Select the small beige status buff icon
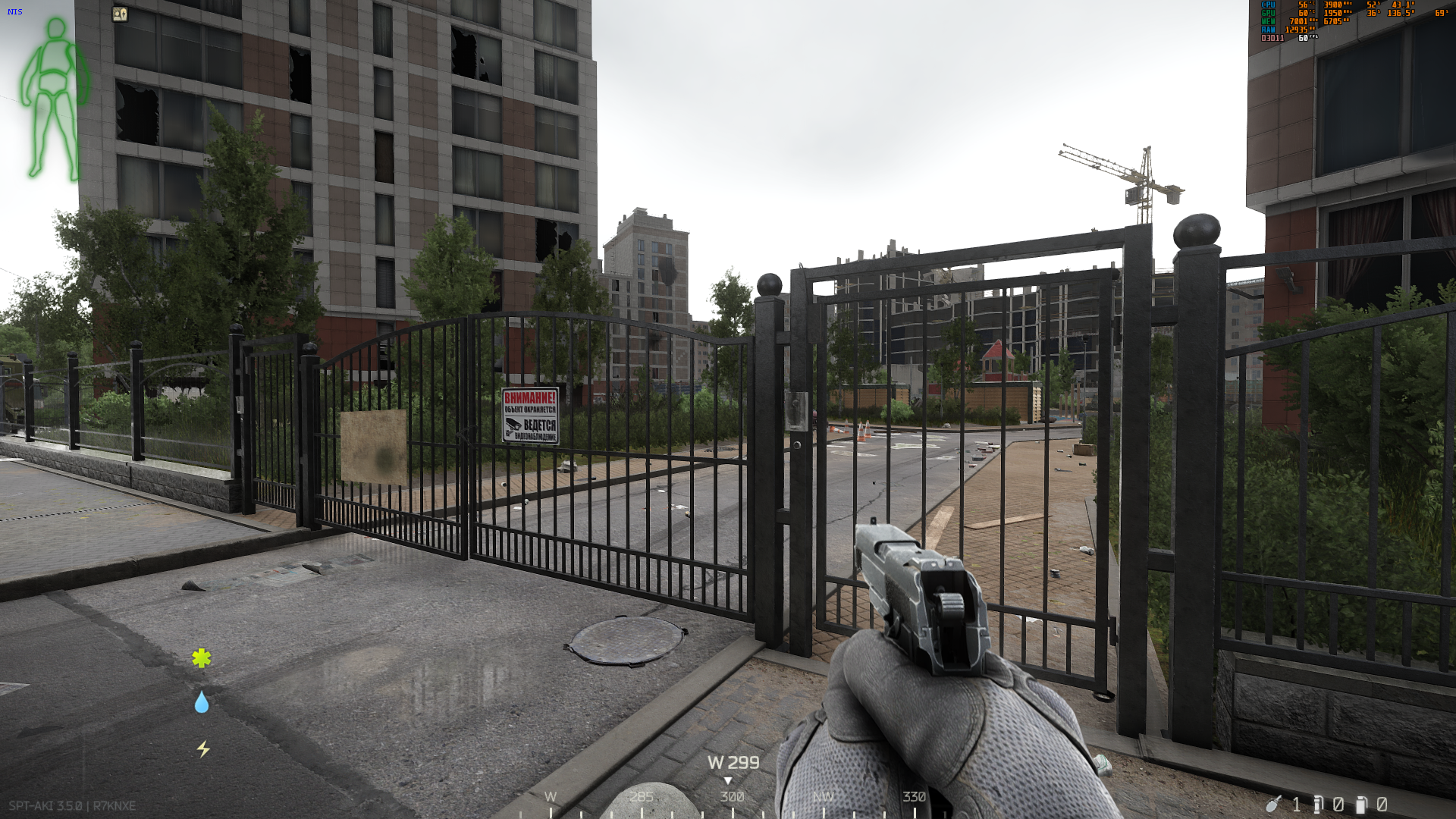The image size is (1456, 819). pos(120,14)
